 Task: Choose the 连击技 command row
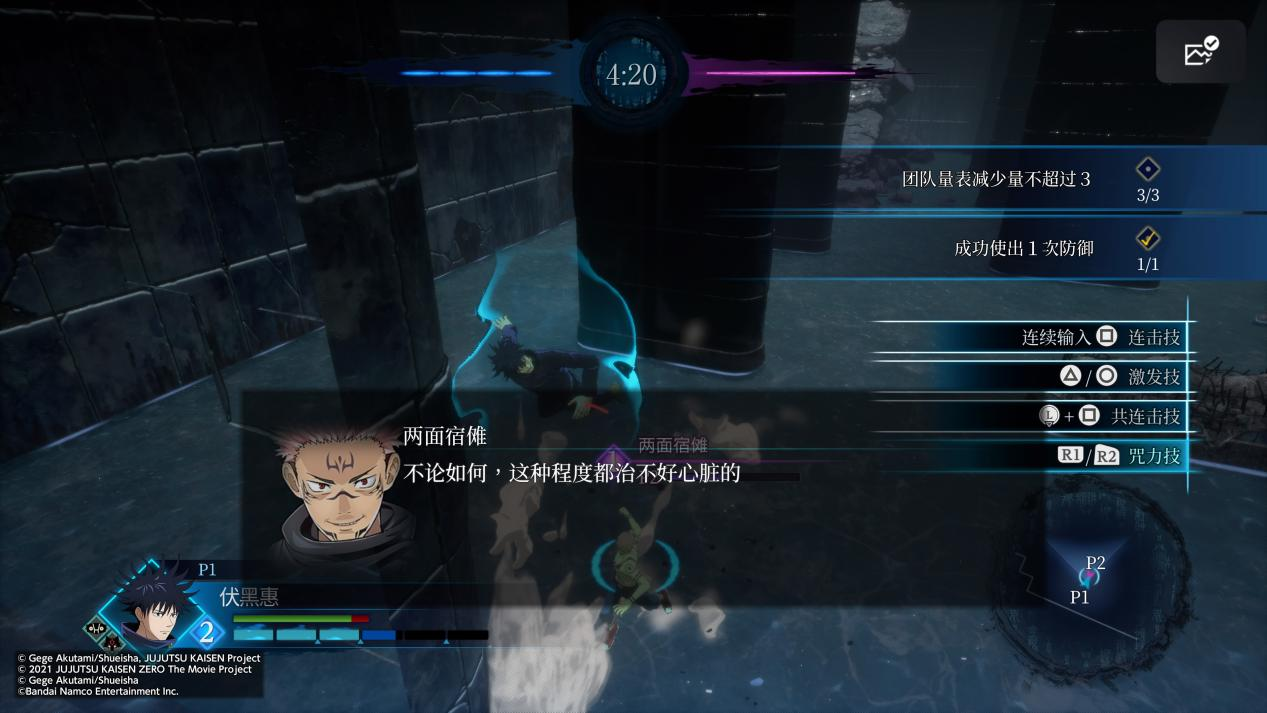tap(1100, 337)
